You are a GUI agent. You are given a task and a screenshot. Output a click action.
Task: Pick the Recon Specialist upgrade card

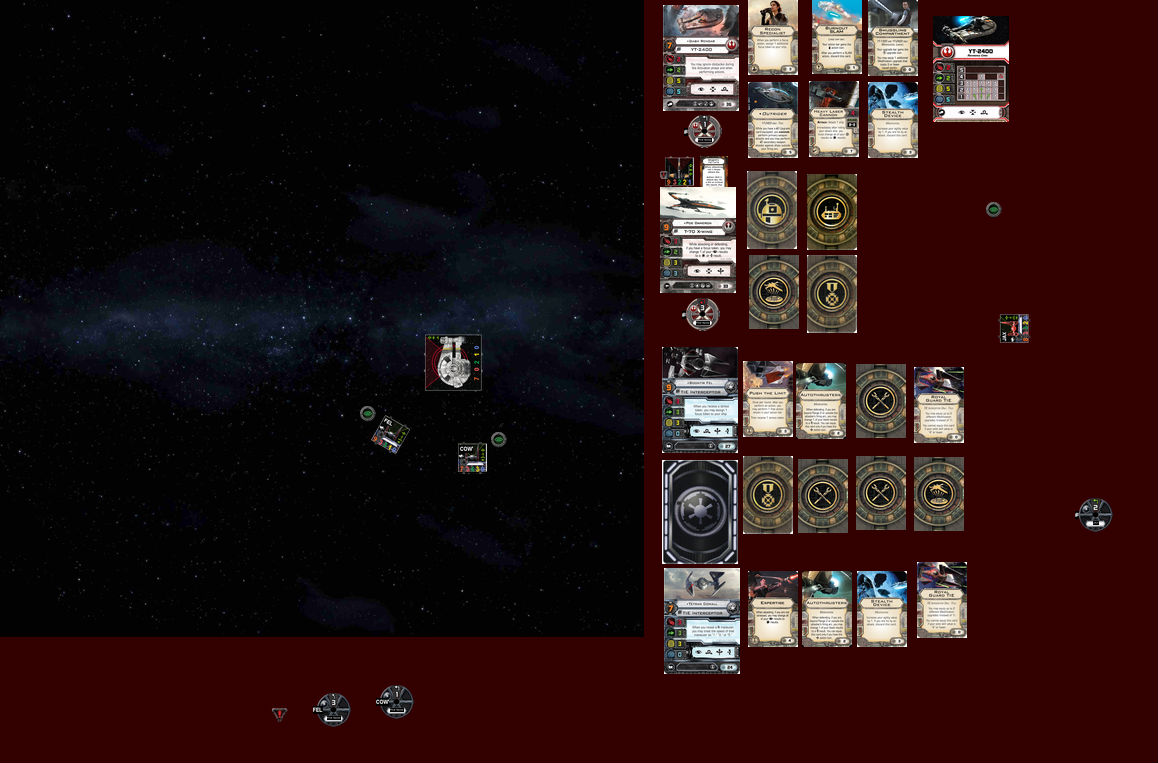click(x=772, y=37)
